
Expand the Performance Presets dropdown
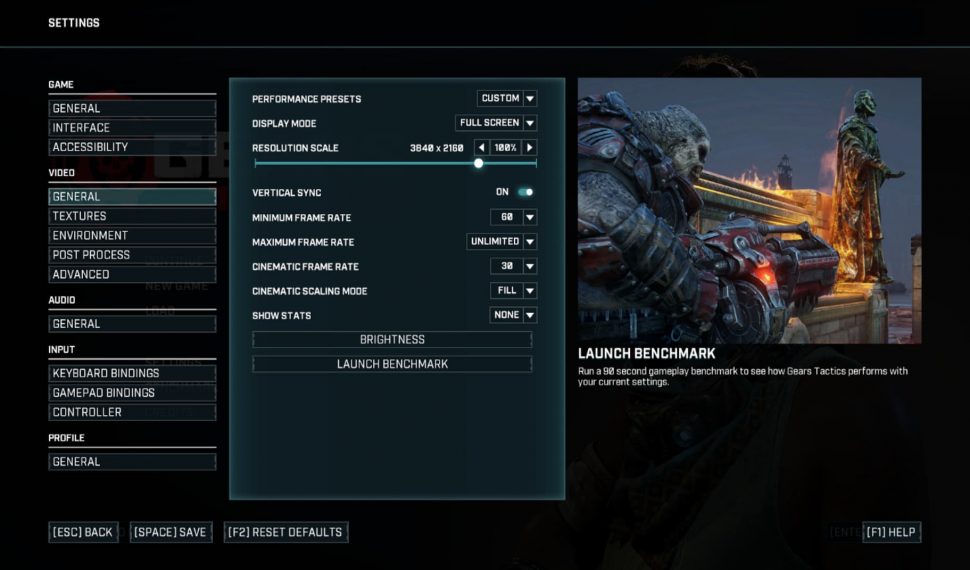(x=507, y=99)
